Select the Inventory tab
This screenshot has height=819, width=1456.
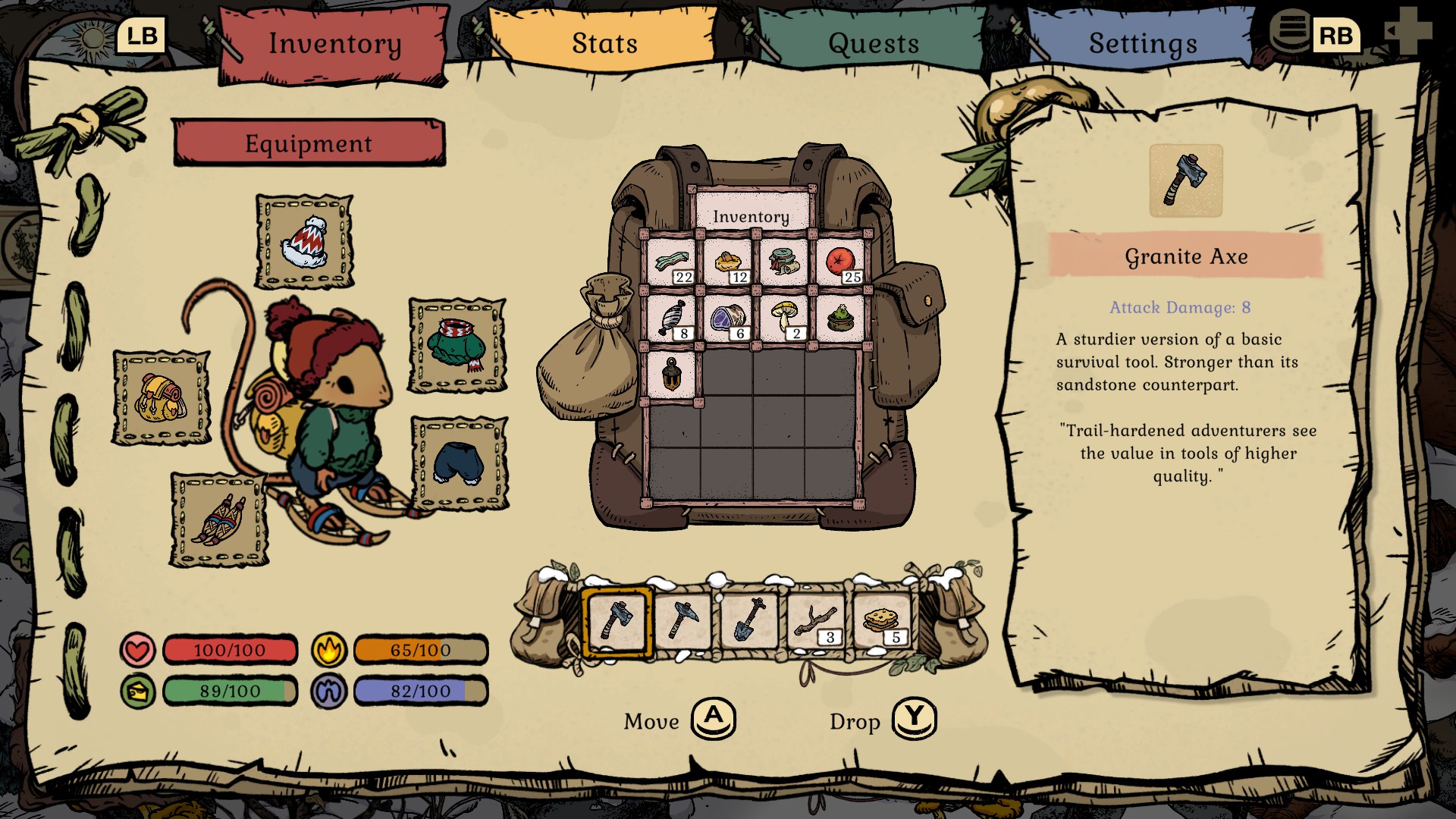click(x=334, y=43)
